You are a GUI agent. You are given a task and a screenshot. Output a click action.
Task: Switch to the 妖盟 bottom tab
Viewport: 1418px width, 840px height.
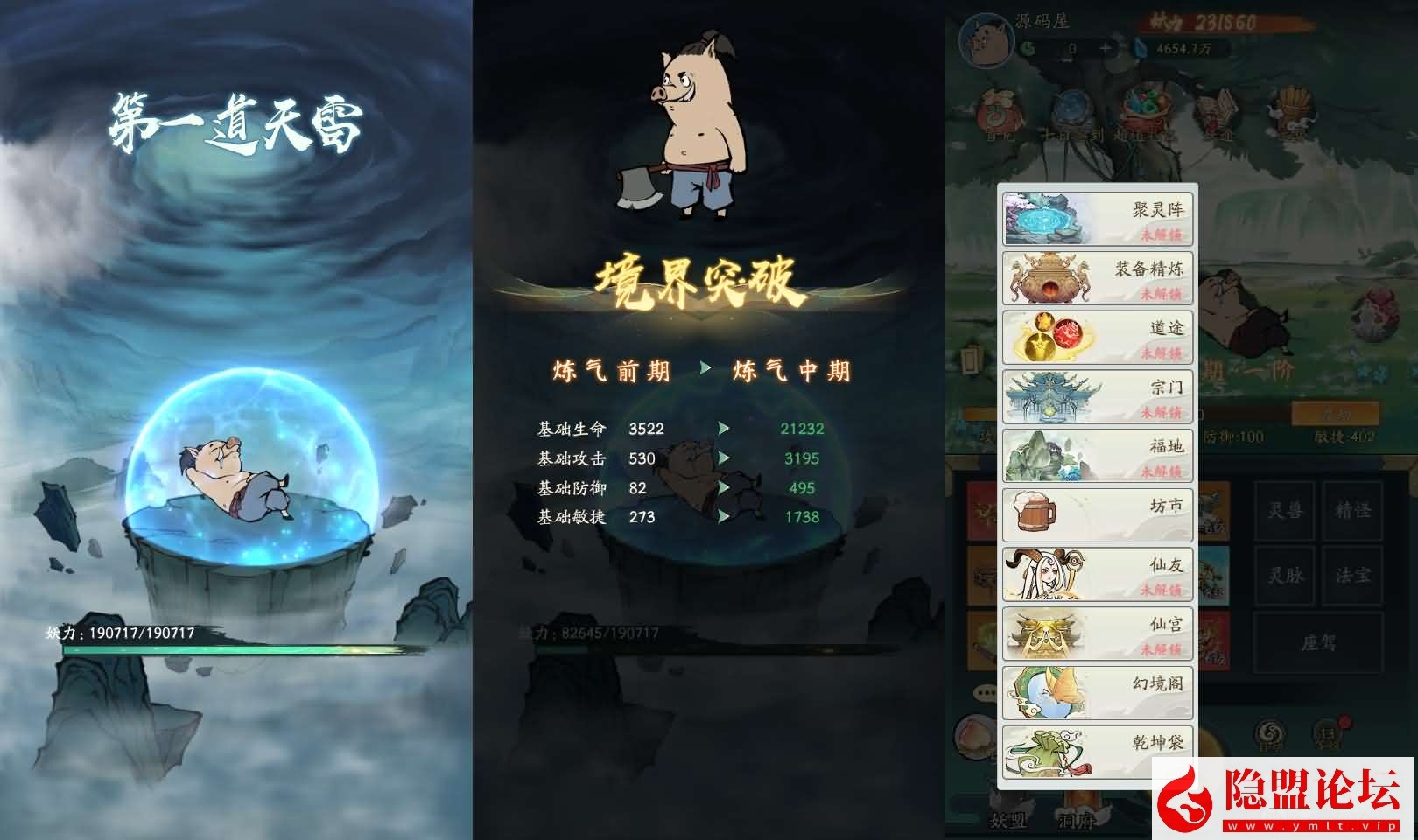coord(1007,821)
